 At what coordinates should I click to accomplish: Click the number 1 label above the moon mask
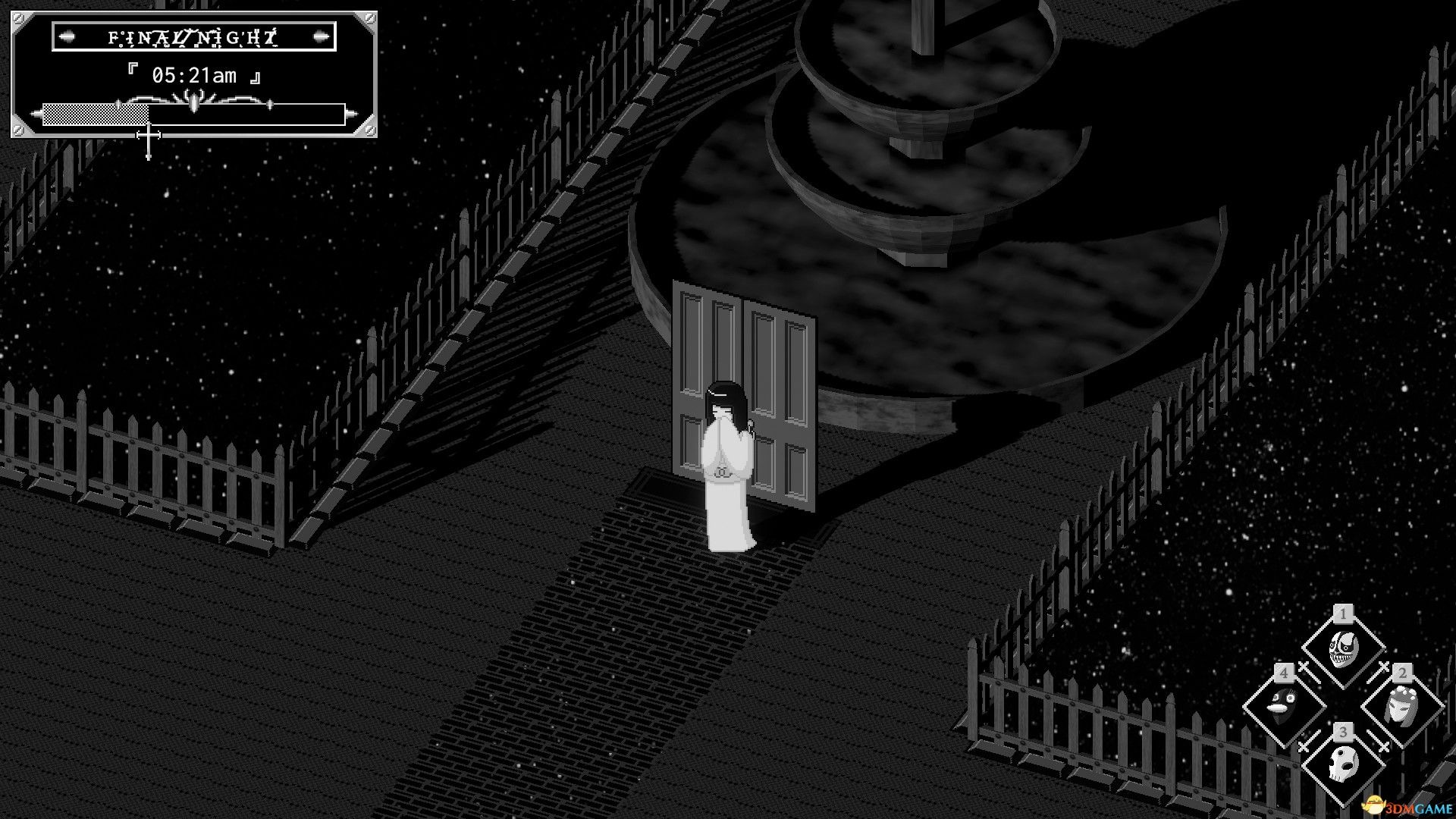pyautogui.click(x=1342, y=614)
